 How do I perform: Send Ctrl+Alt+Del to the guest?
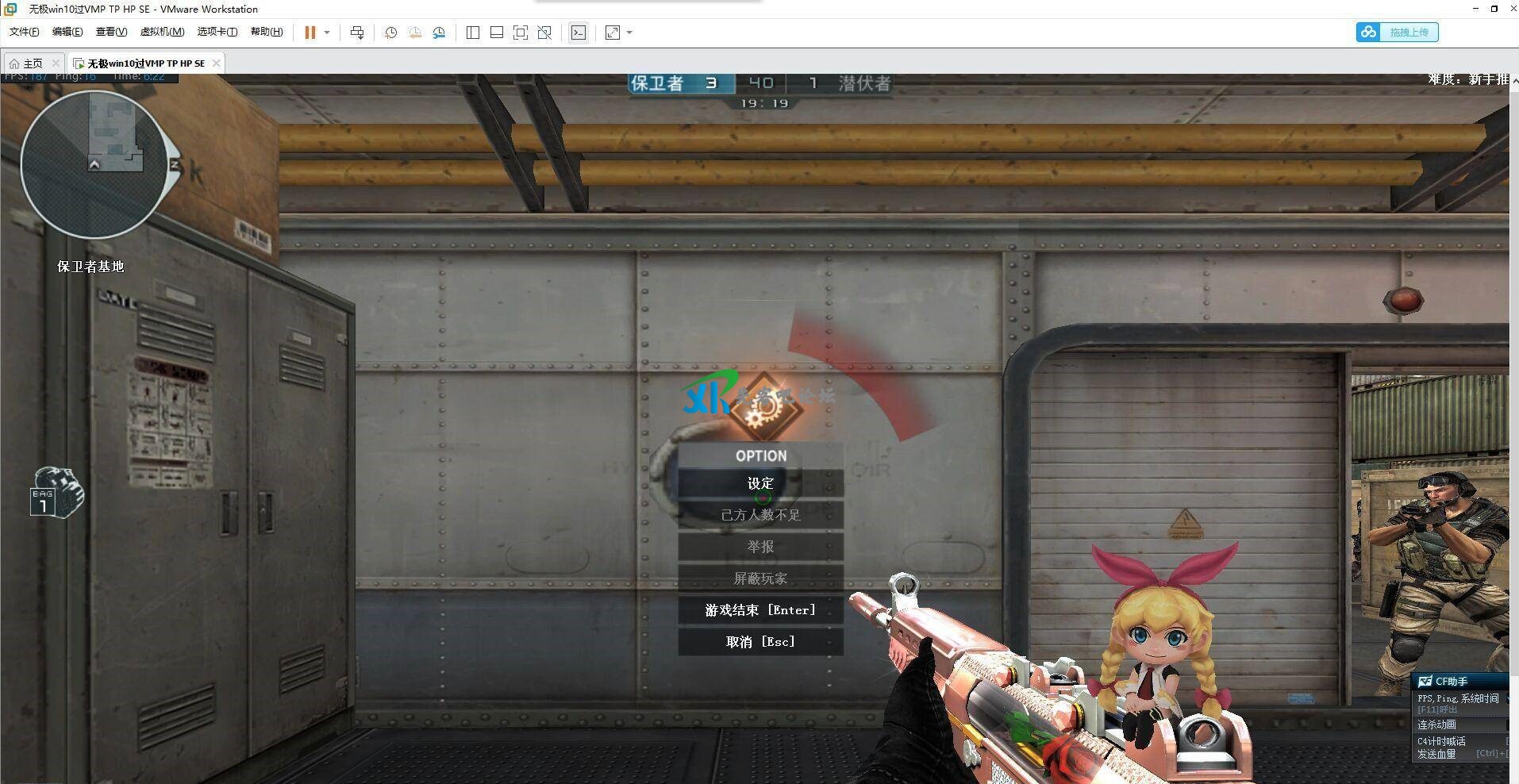point(357,33)
